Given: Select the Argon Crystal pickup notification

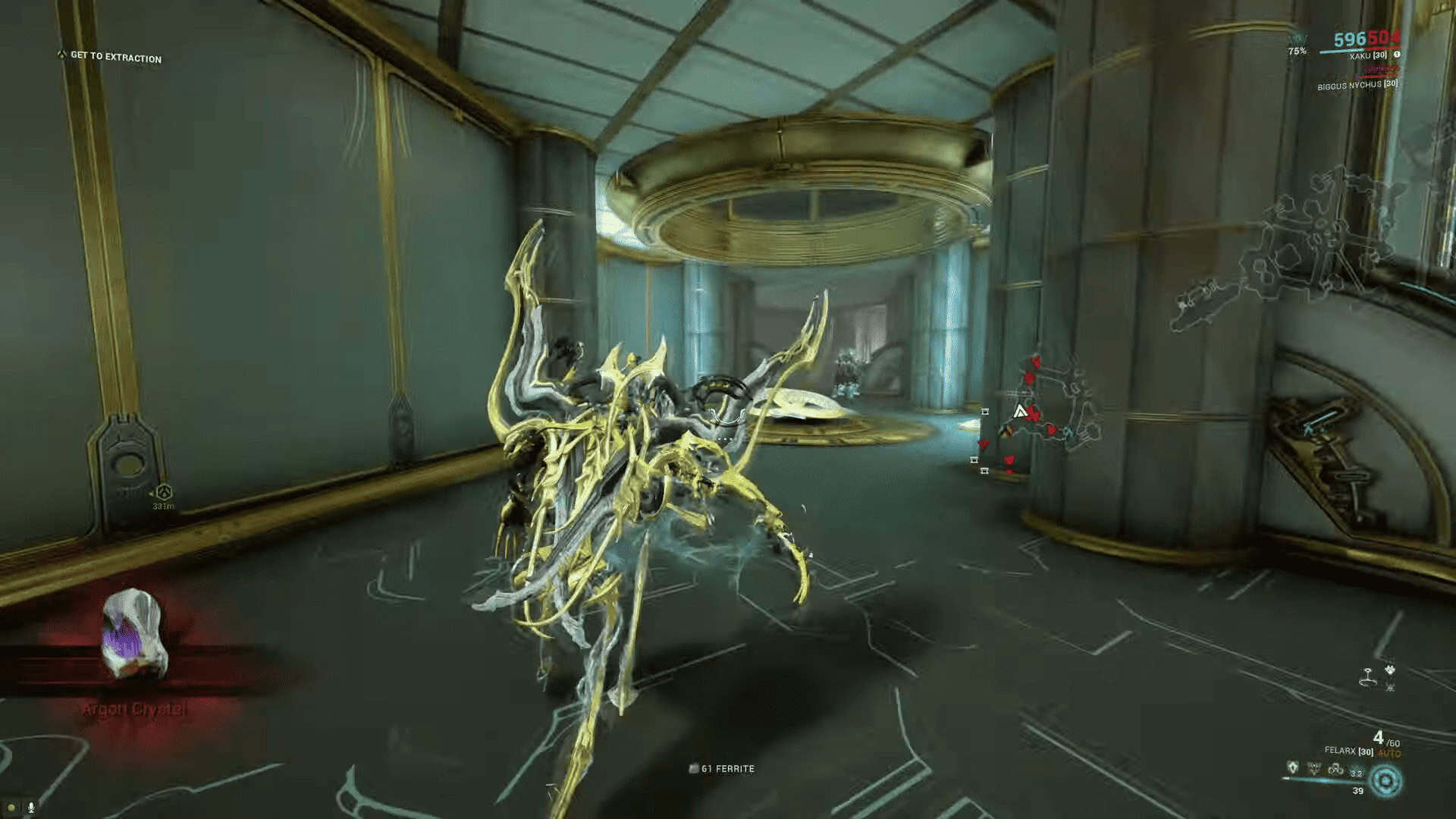Looking at the screenshot, I should pyautogui.click(x=134, y=652).
